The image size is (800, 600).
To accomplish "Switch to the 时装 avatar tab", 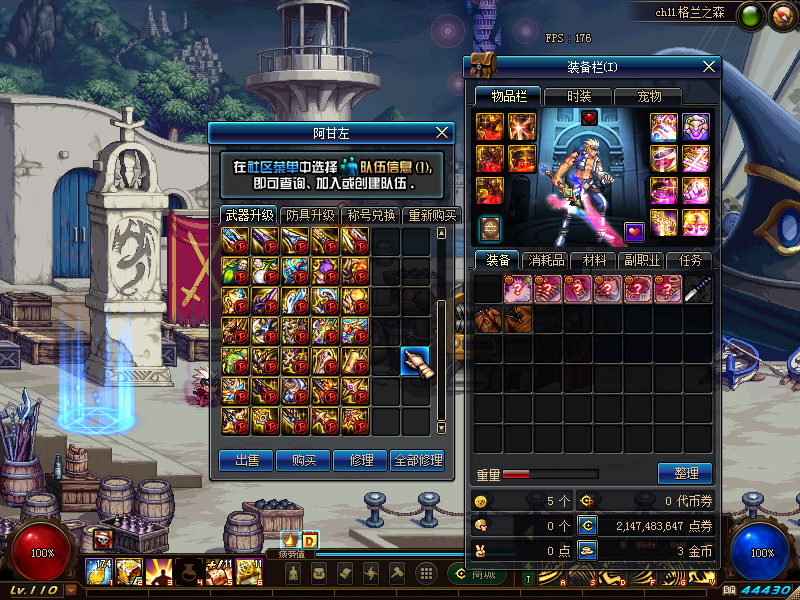I will pyautogui.click(x=579, y=97).
